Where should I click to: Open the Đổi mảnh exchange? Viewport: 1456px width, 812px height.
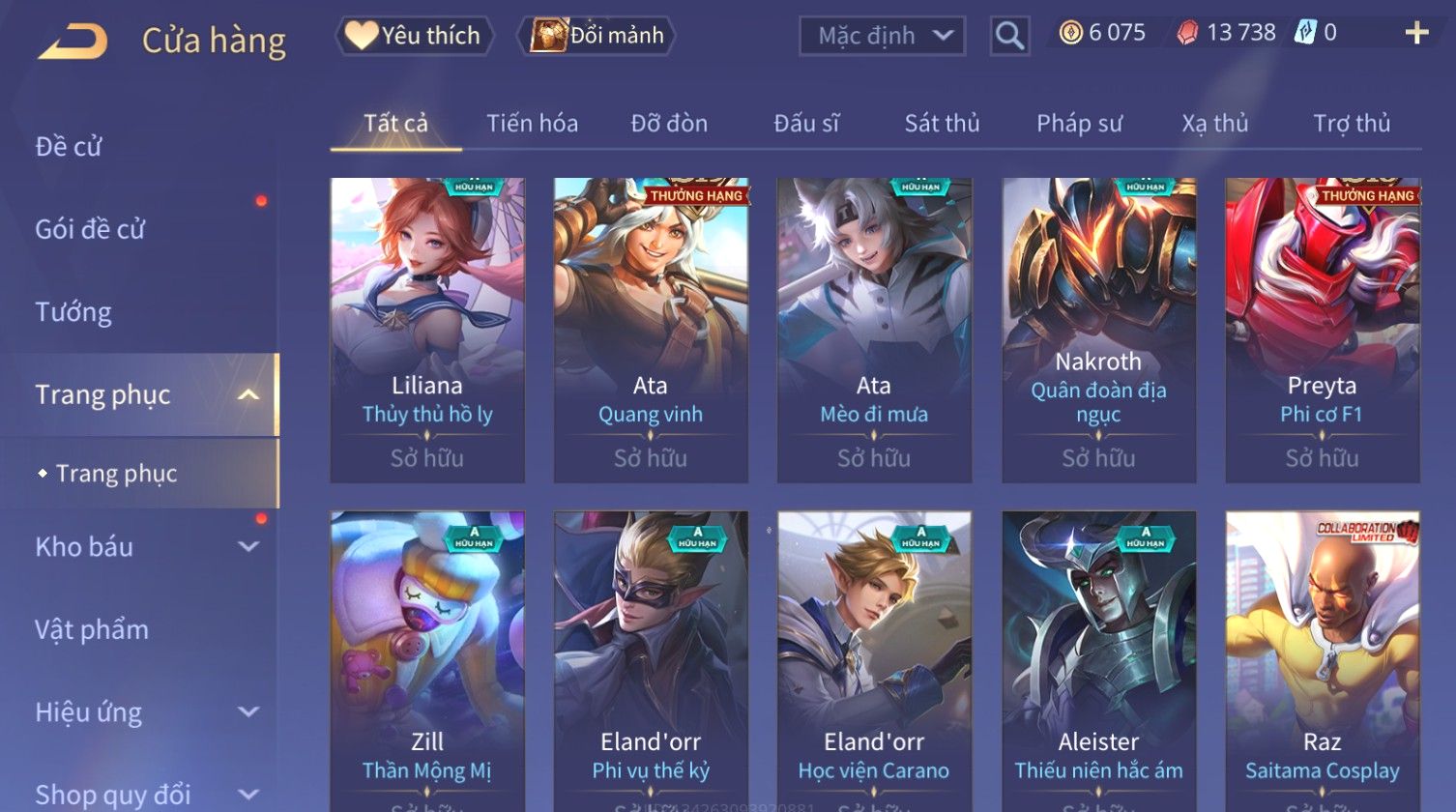(597, 36)
